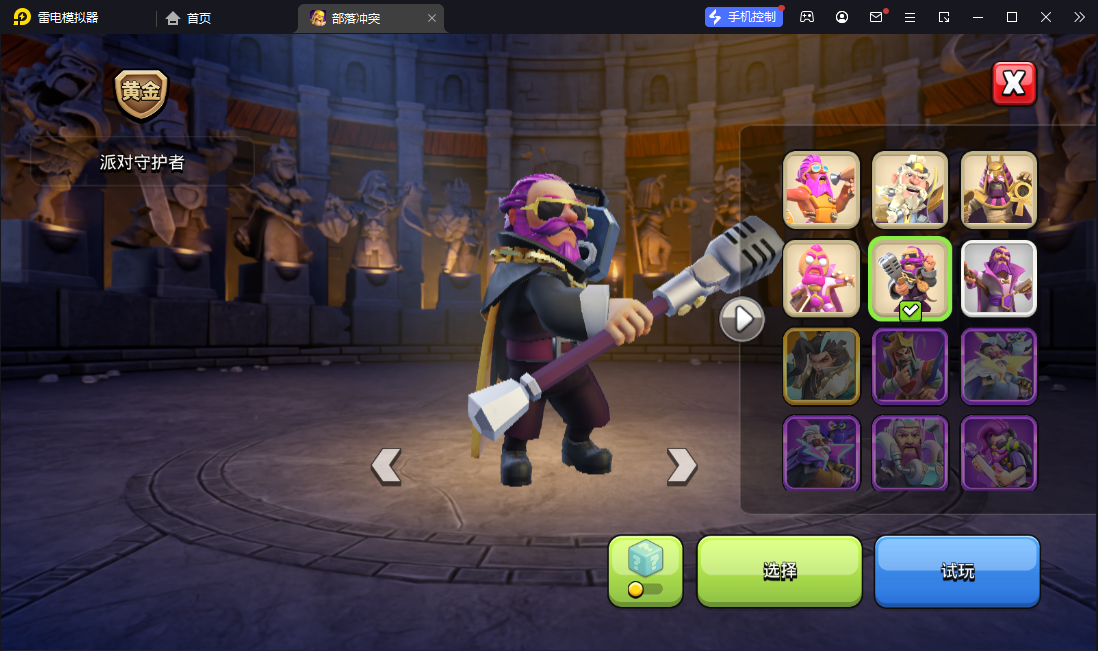Select the pink-haired headphones warden skin

coord(999,453)
